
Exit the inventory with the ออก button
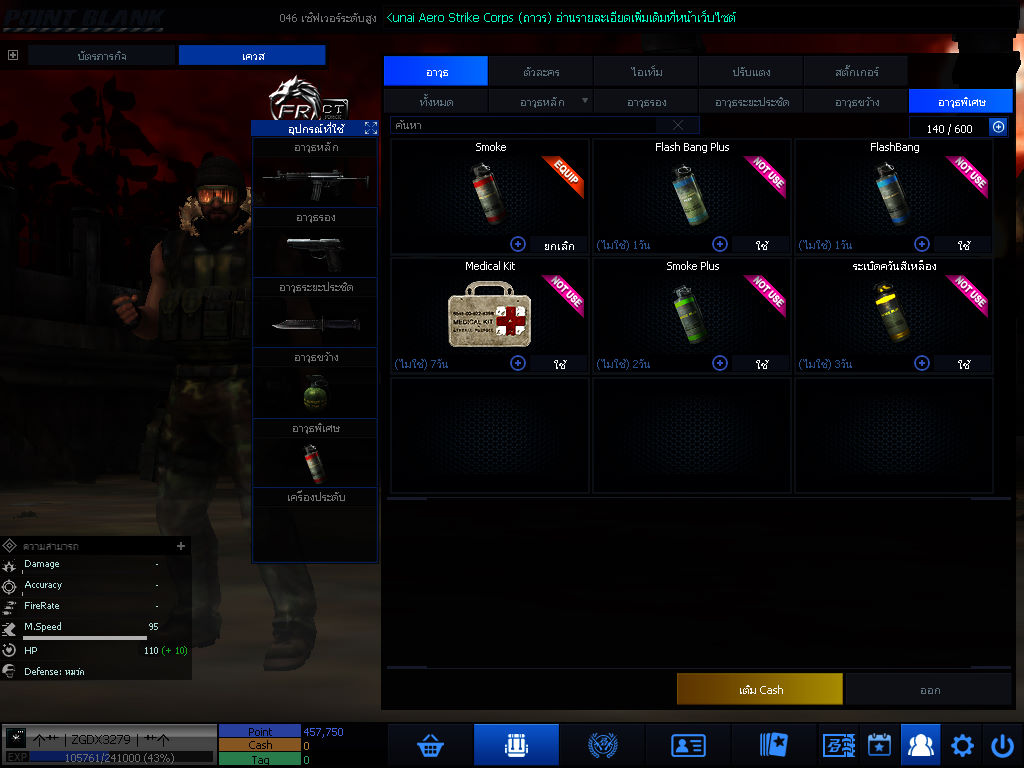coord(930,689)
